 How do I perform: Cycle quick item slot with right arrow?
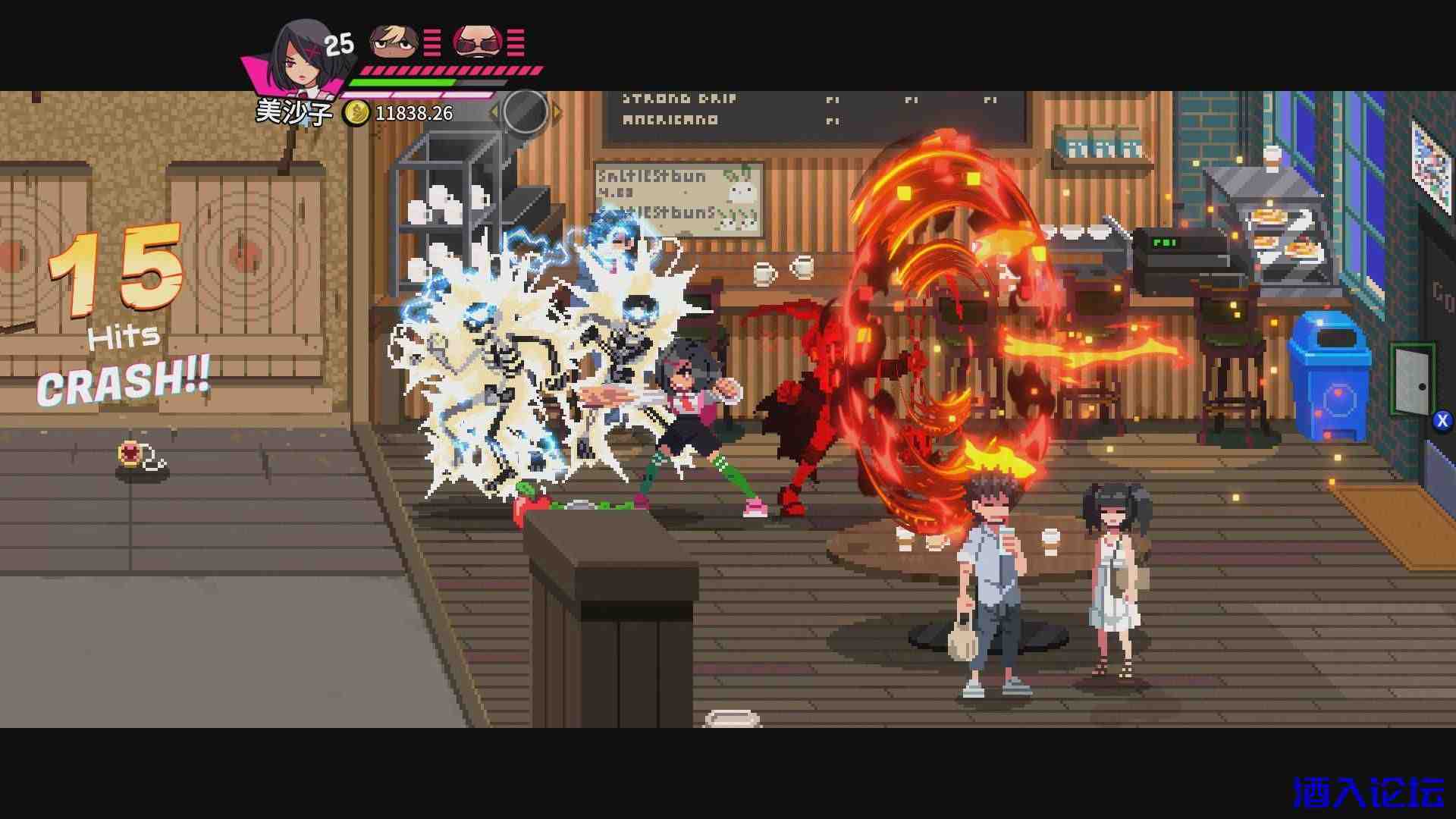coord(557,113)
